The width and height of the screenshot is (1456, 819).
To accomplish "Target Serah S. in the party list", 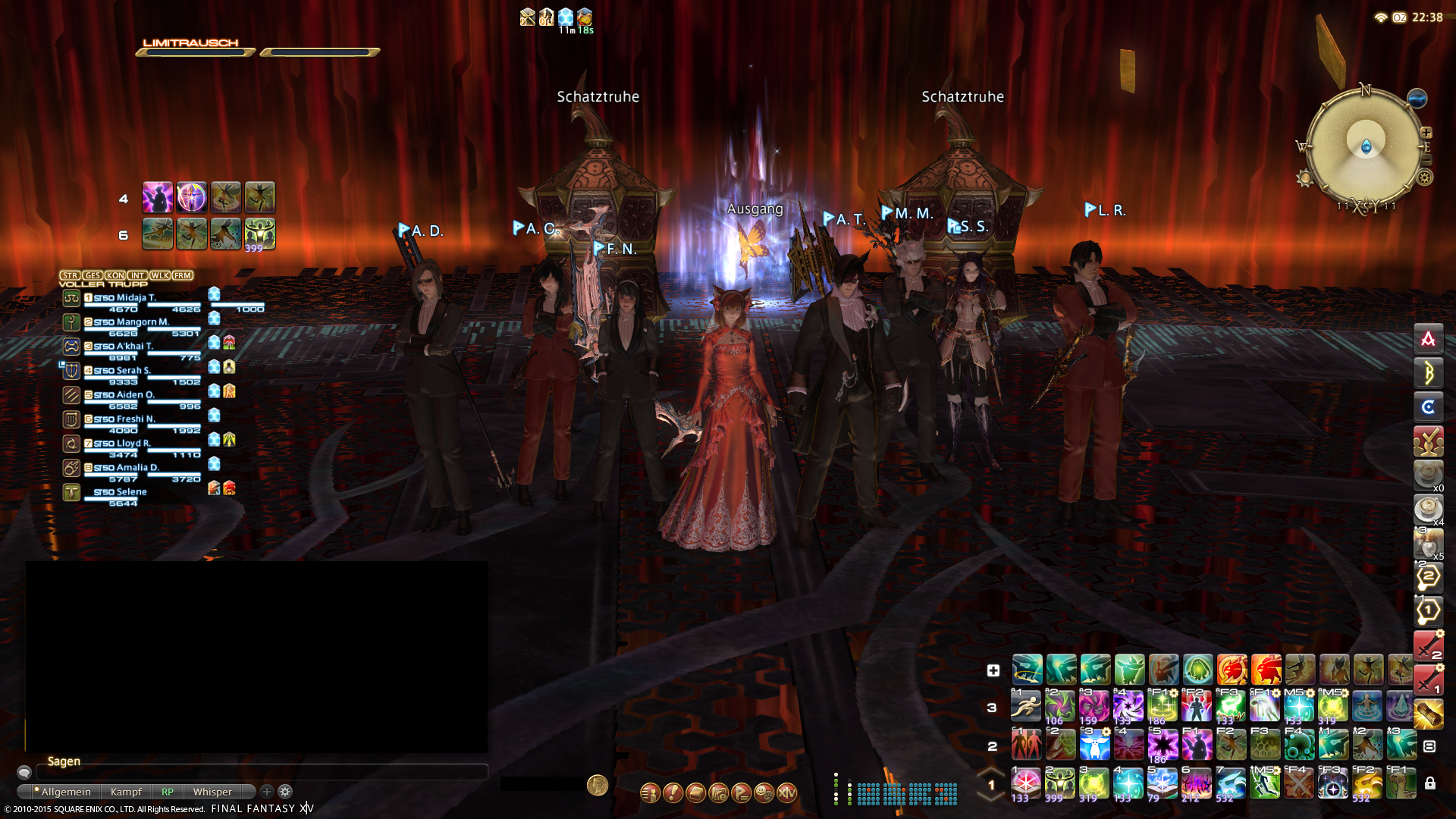I will (x=133, y=371).
